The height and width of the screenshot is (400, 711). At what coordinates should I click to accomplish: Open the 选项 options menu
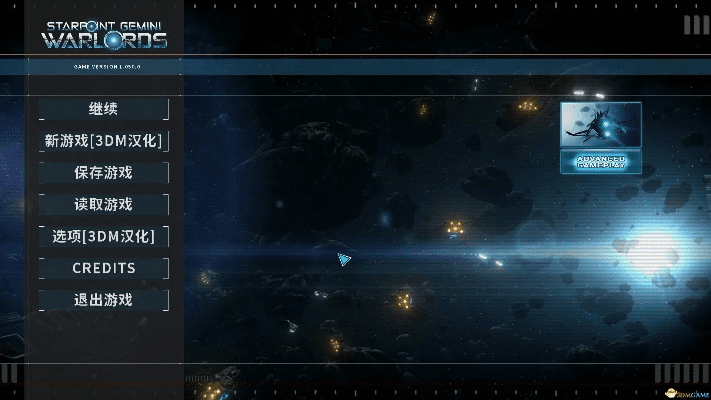coord(103,237)
